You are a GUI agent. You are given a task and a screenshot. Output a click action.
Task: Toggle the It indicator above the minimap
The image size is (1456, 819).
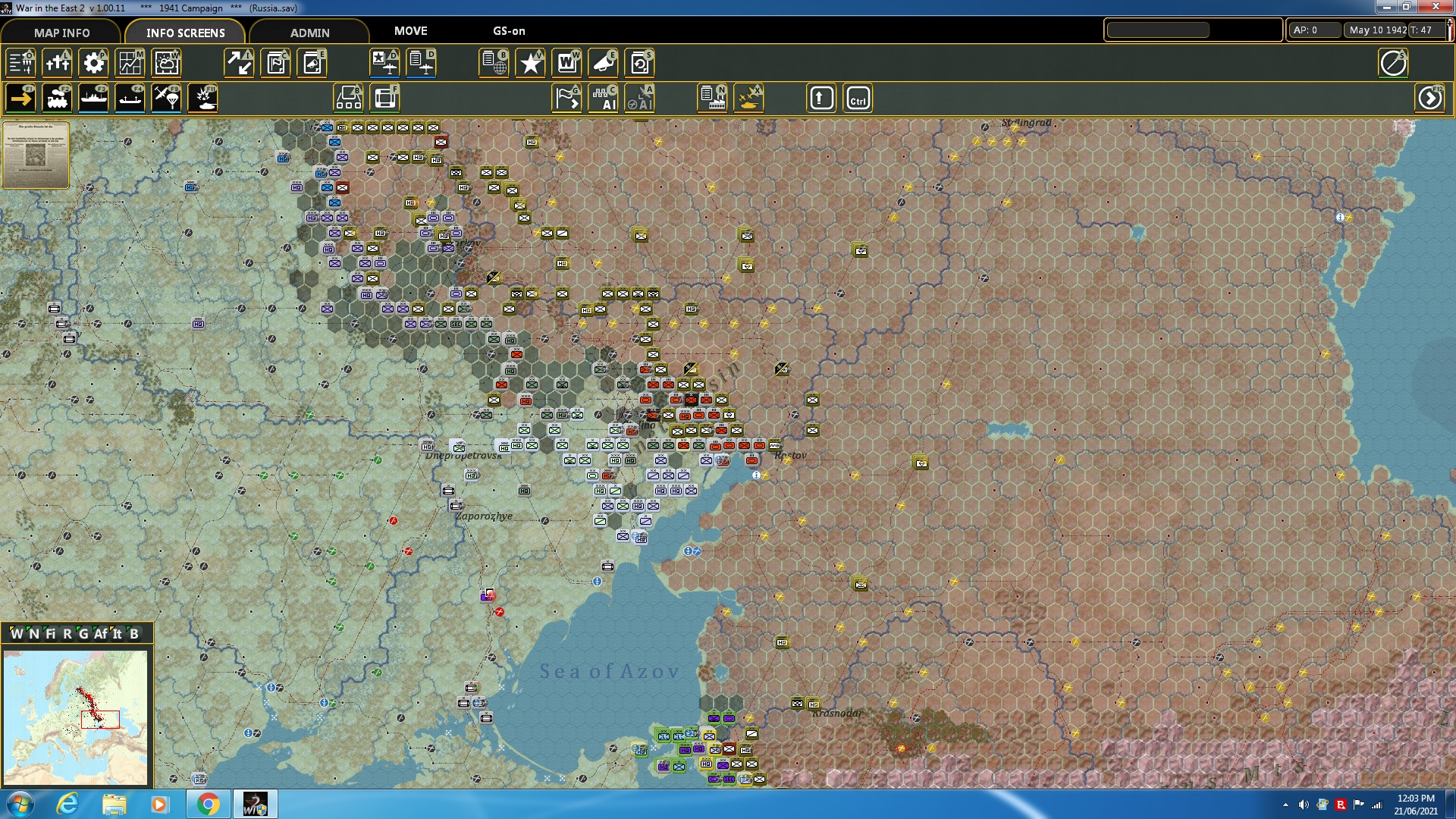tap(117, 634)
